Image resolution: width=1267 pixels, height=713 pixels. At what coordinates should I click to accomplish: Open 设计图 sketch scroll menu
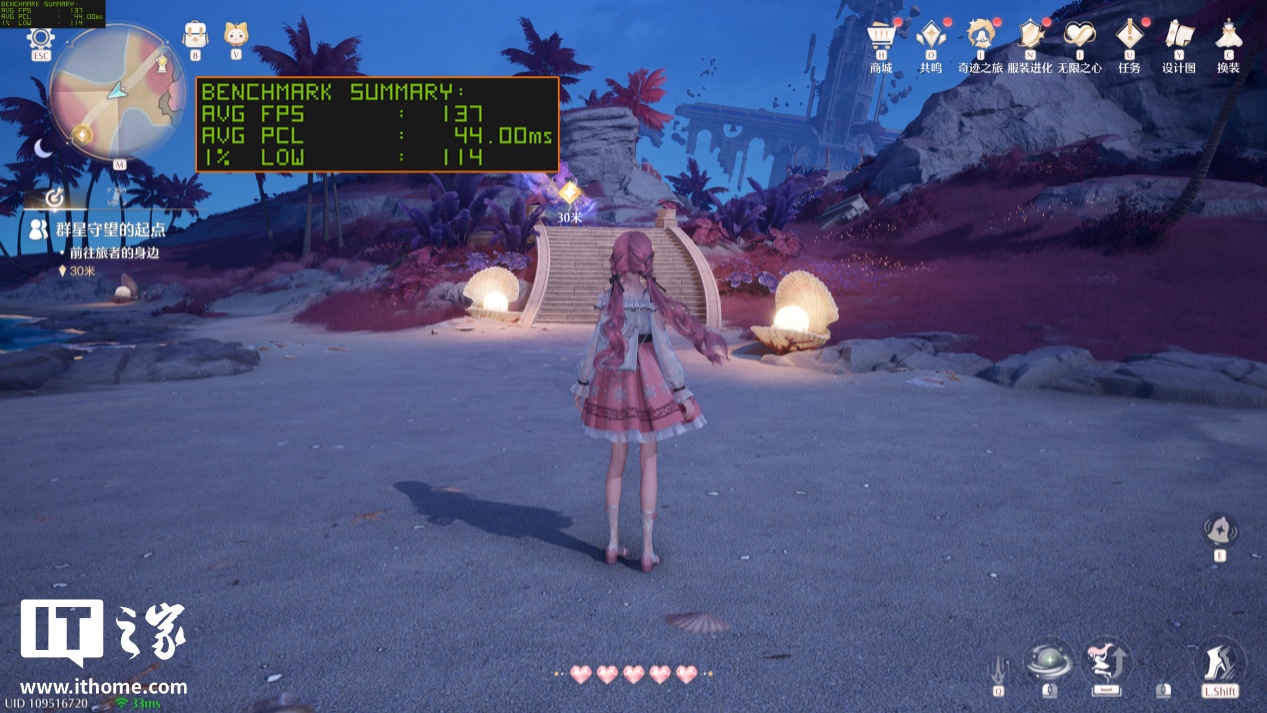point(1179,36)
